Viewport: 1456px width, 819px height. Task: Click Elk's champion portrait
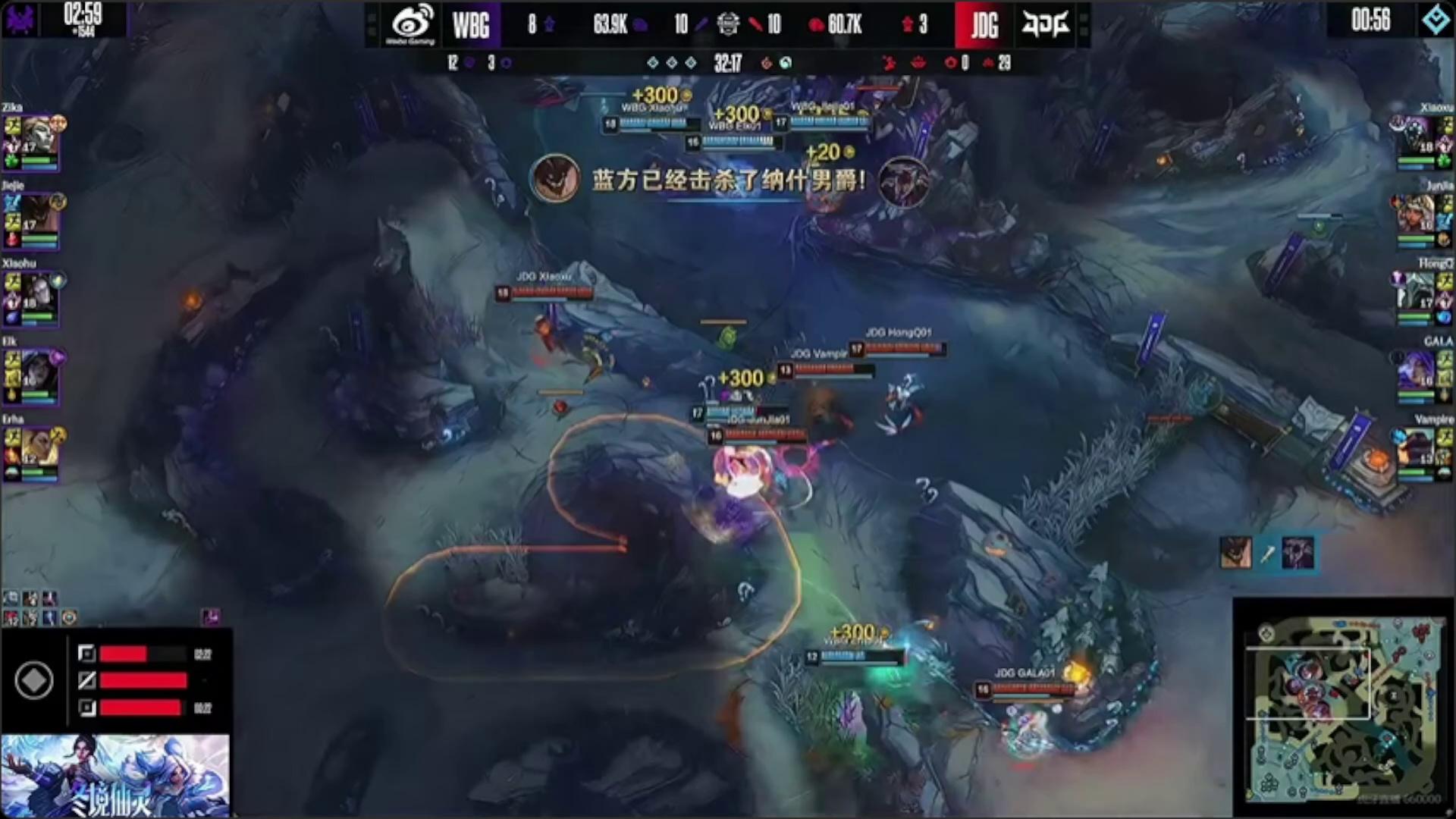(39, 370)
